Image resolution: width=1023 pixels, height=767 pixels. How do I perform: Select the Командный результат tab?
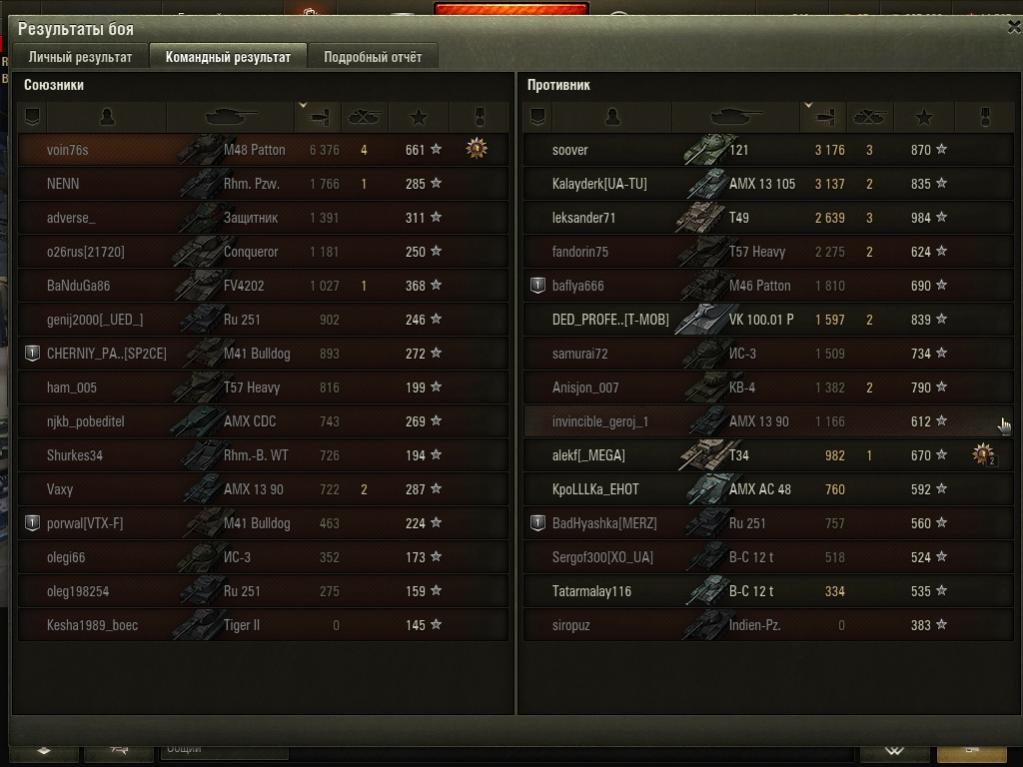pyautogui.click(x=228, y=57)
